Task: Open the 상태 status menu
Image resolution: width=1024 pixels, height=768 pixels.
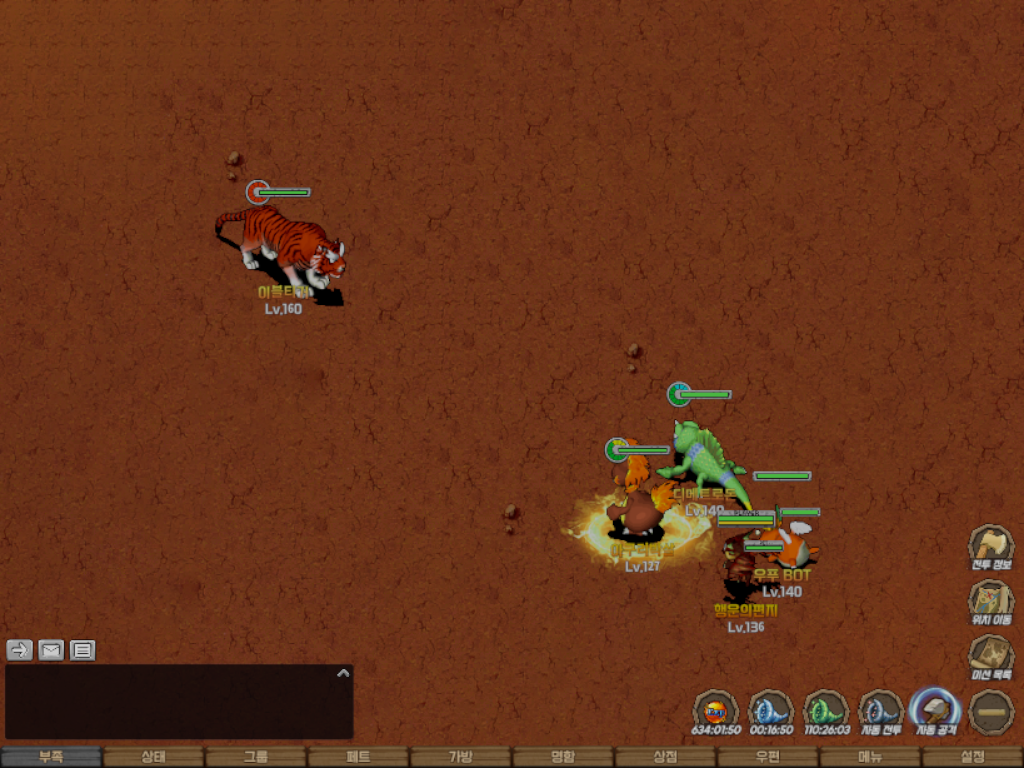Action: tap(153, 757)
